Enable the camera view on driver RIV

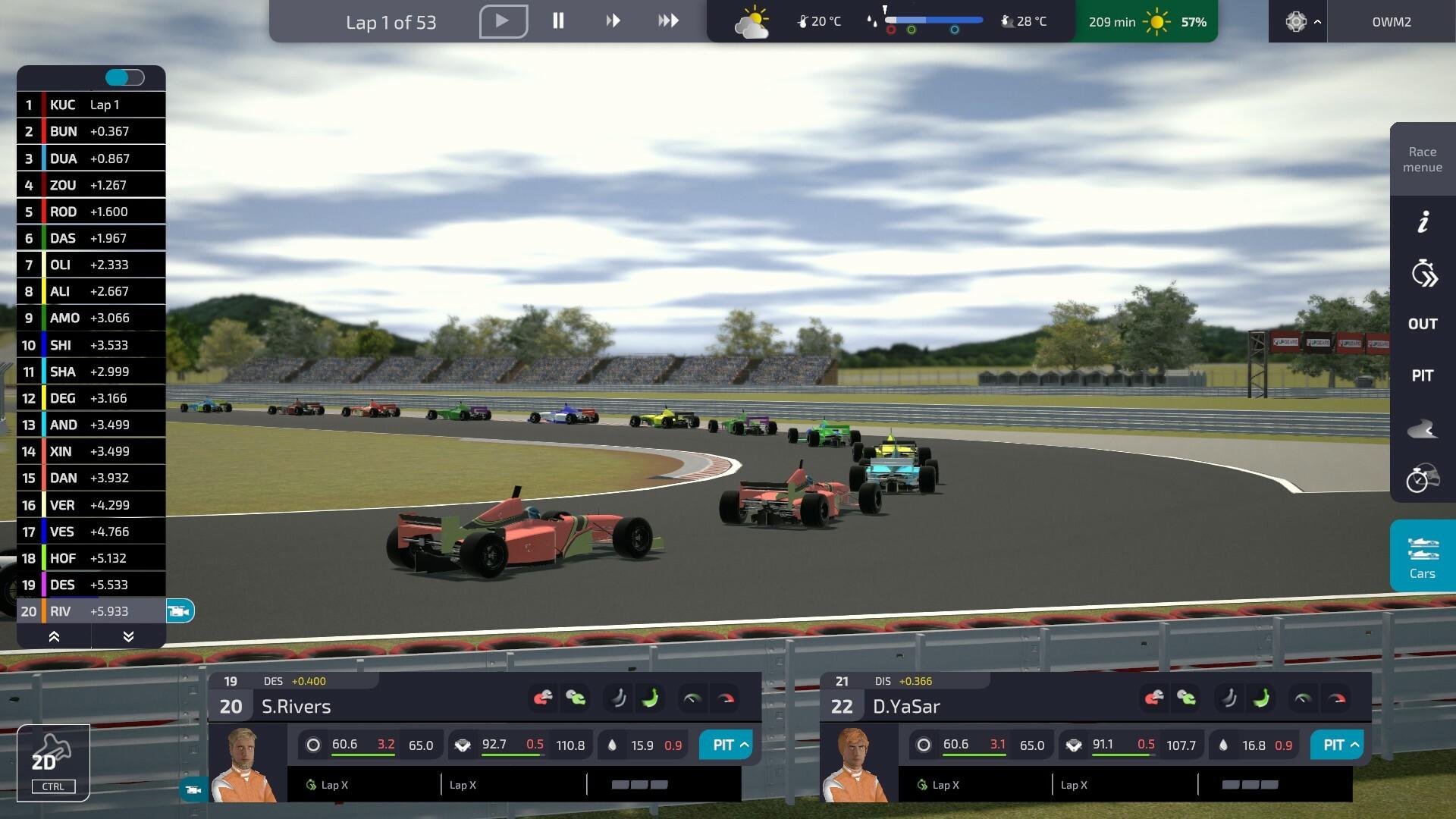[x=180, y=610]
